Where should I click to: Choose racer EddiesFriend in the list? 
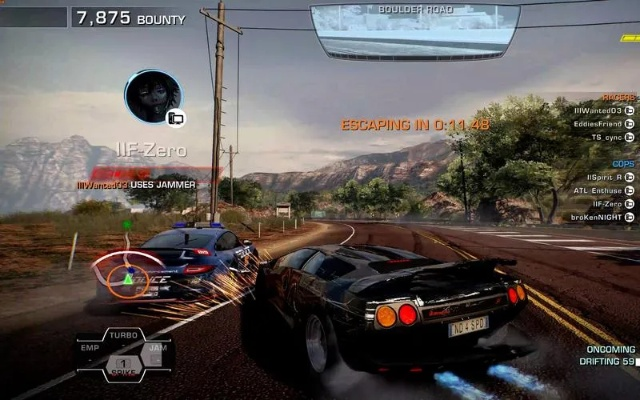[598, 123]
